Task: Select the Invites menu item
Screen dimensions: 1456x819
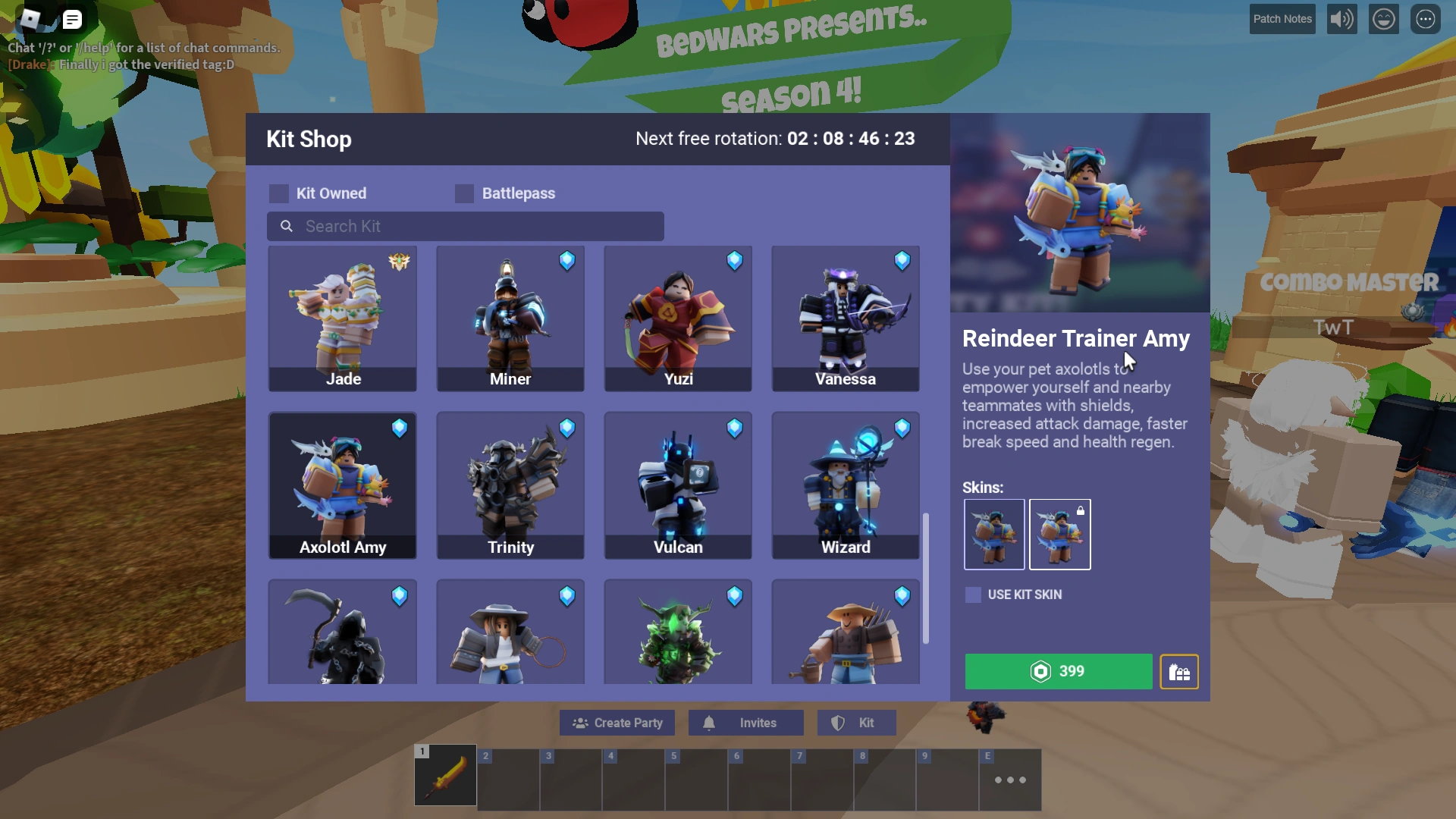Action: 745,723
